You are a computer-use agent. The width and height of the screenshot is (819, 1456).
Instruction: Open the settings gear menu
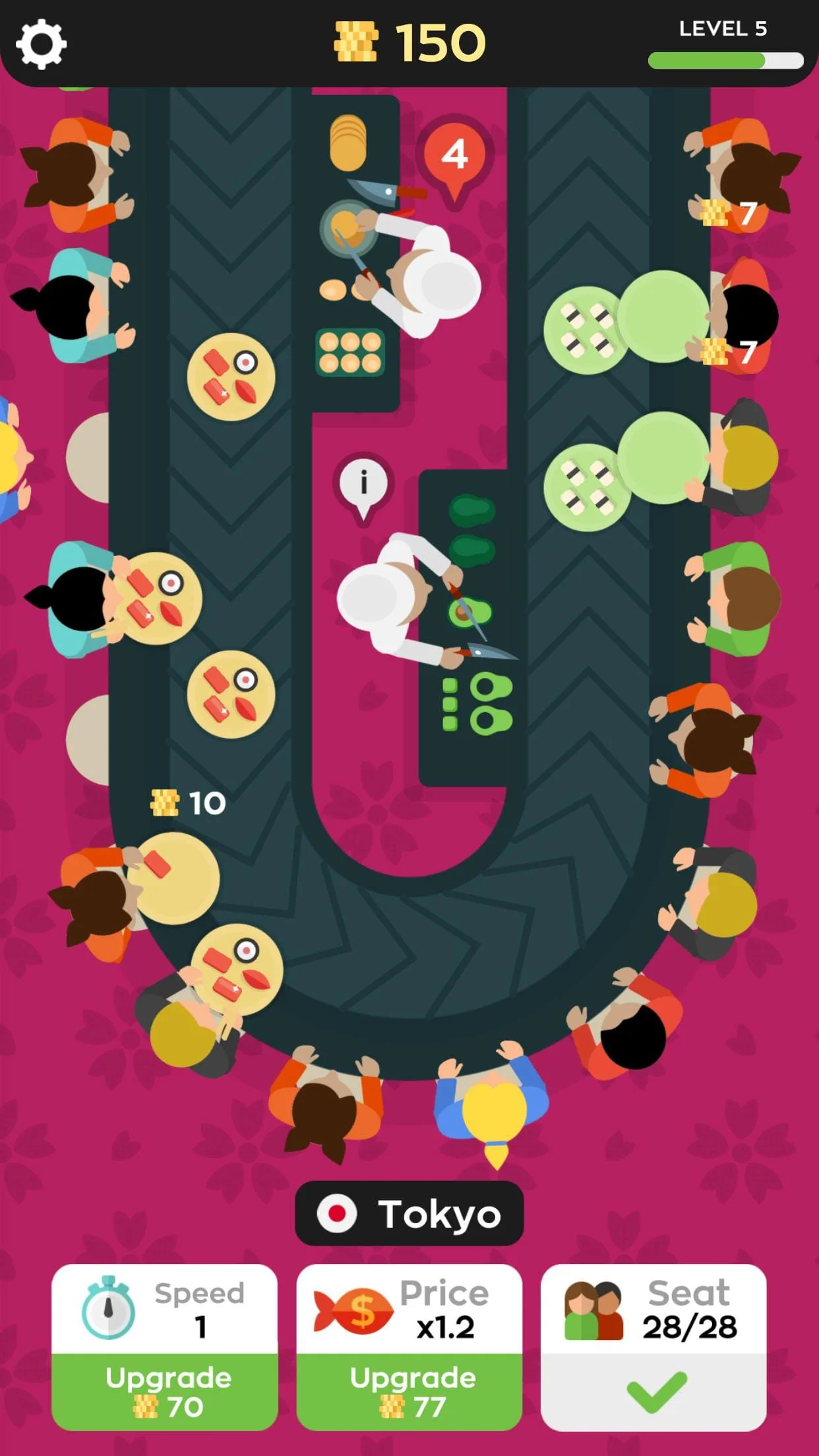41,44
